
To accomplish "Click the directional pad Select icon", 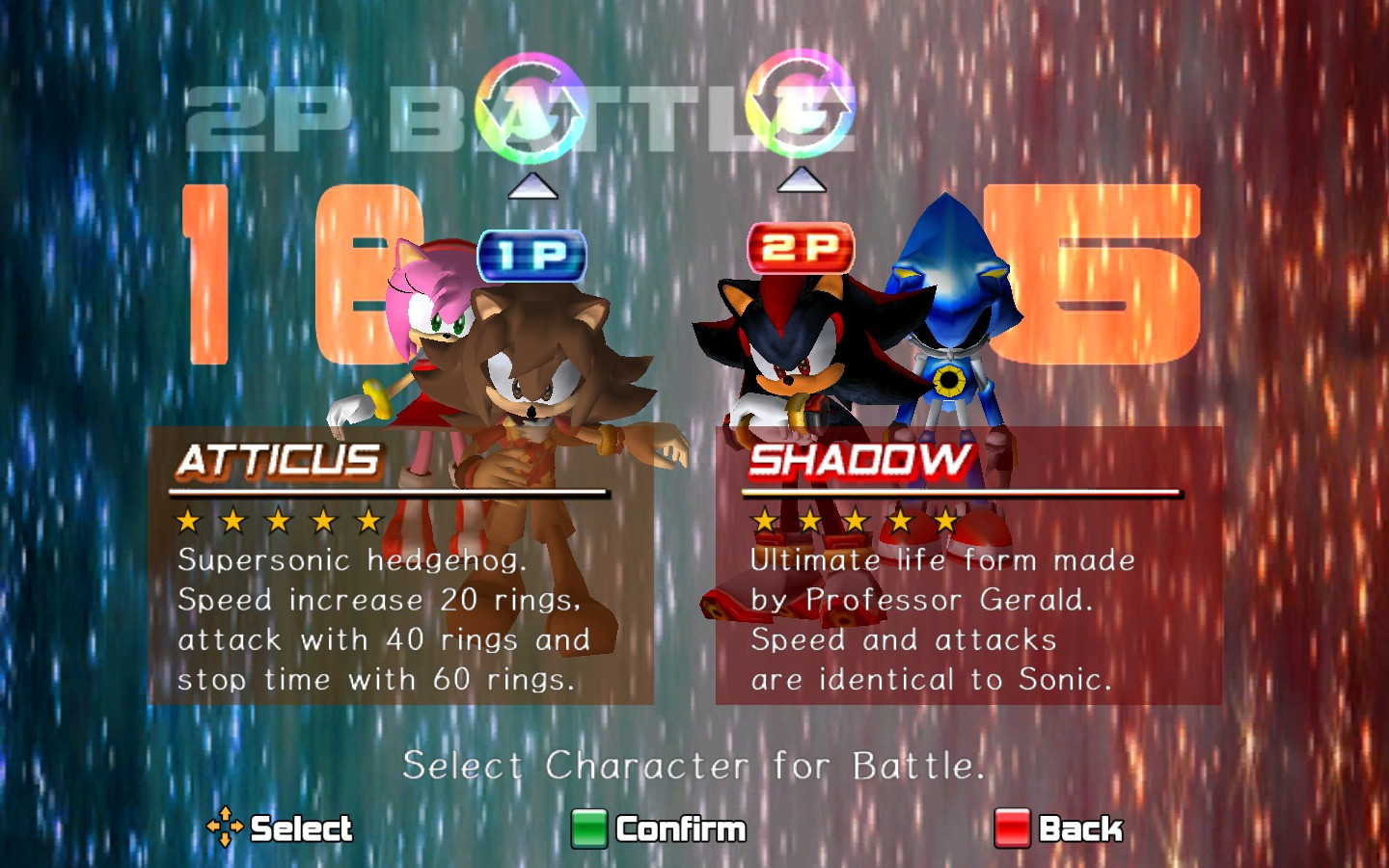I will click(224, 827).
